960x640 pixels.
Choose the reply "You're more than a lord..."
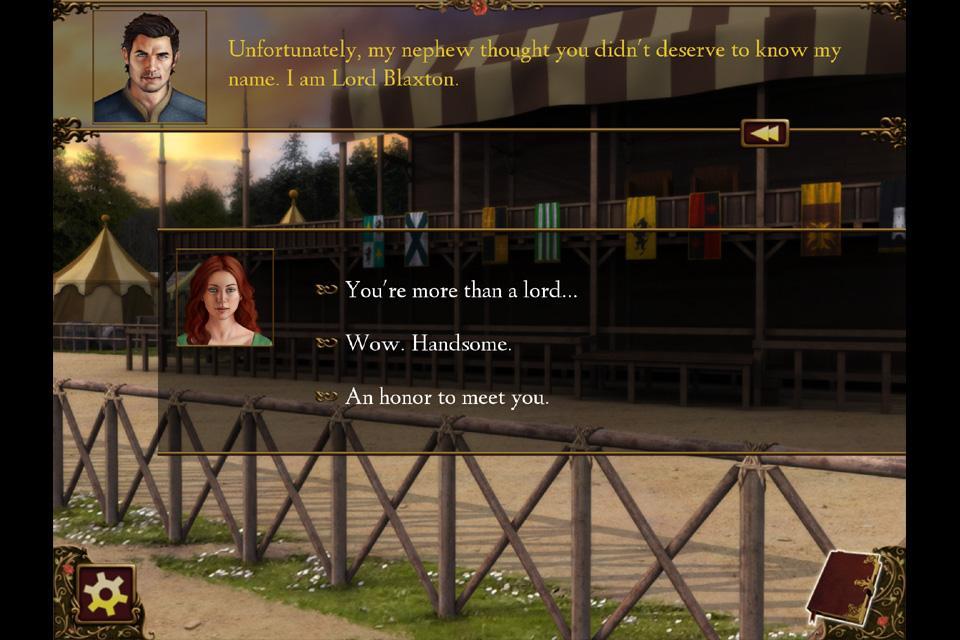pos(460,291)
